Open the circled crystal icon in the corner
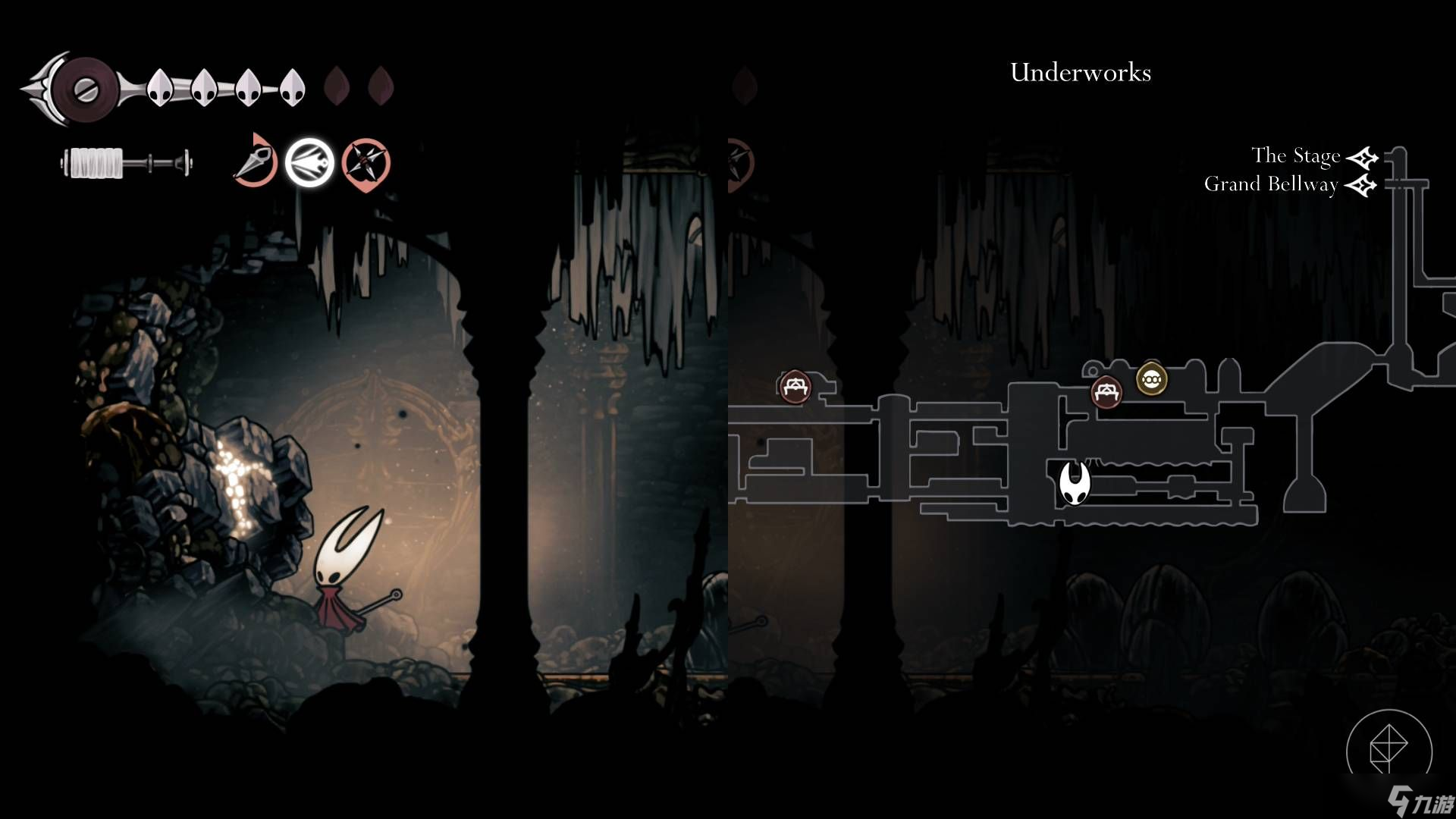This screenshot has width=1456, height=819. [x=1389, y=749]
